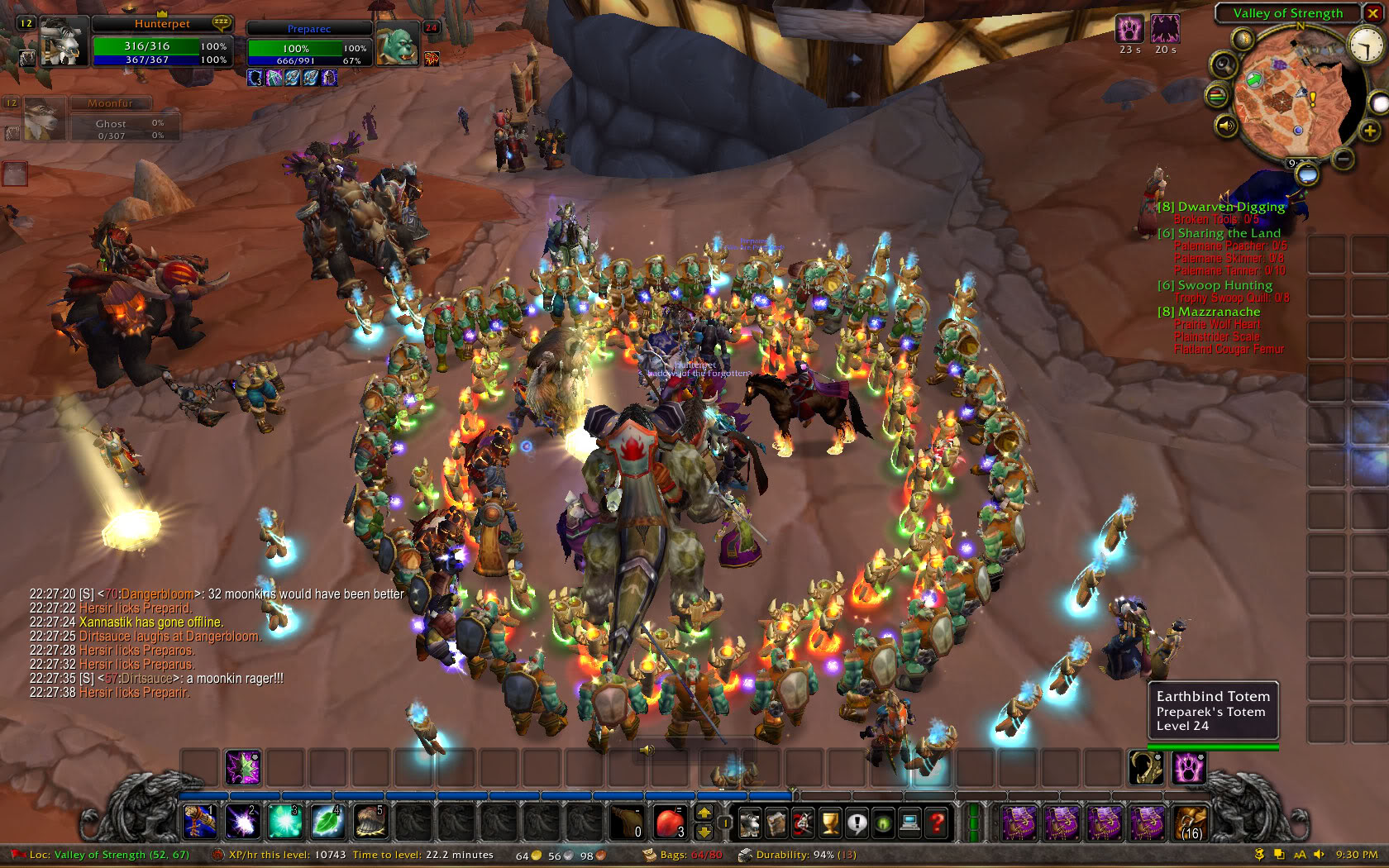This screenshot has height=868, width=1389.
Task: Use the red apple food slot
Action: coord(669,822)
